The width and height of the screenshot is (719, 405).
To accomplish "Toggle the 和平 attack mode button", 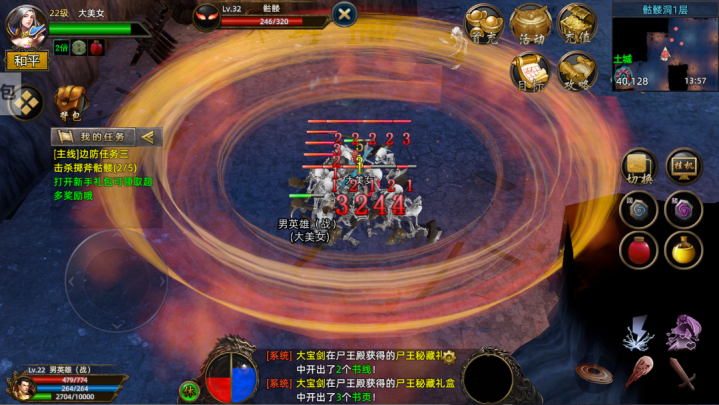I will (26, 61).
